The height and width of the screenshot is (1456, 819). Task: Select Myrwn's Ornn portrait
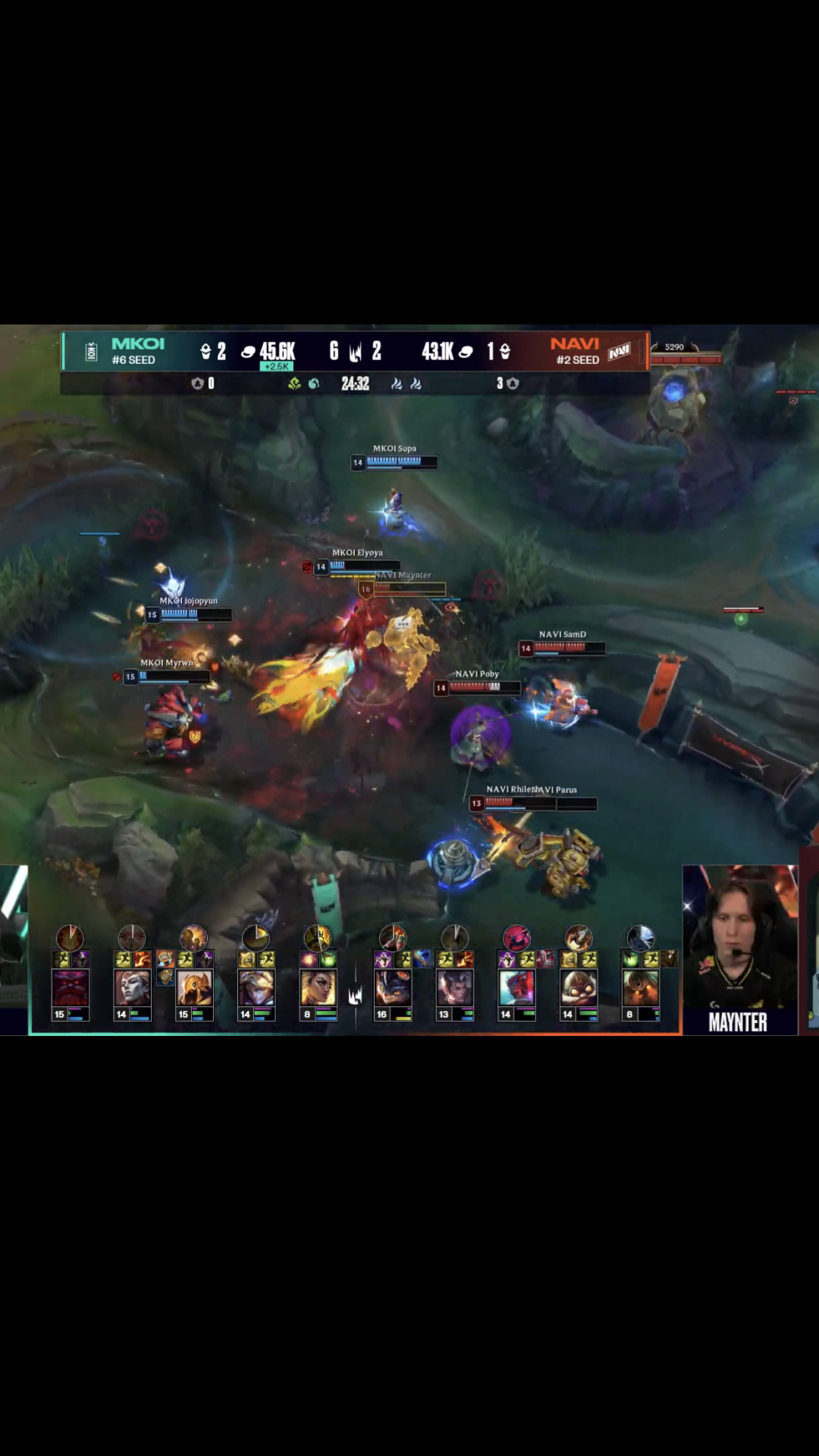(71, 987)
